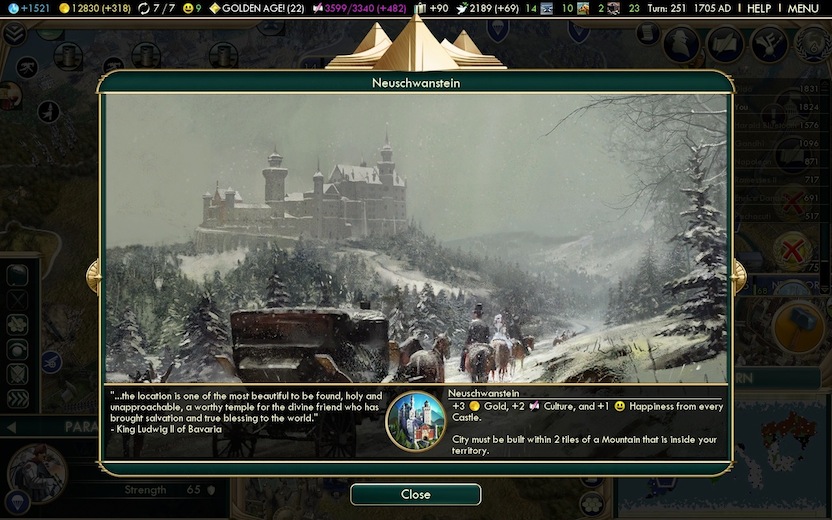Image resolution: width=832 pixels, height=520 pixels.
Task: Open the turn and date display
Action: click(x=692, y=8)
